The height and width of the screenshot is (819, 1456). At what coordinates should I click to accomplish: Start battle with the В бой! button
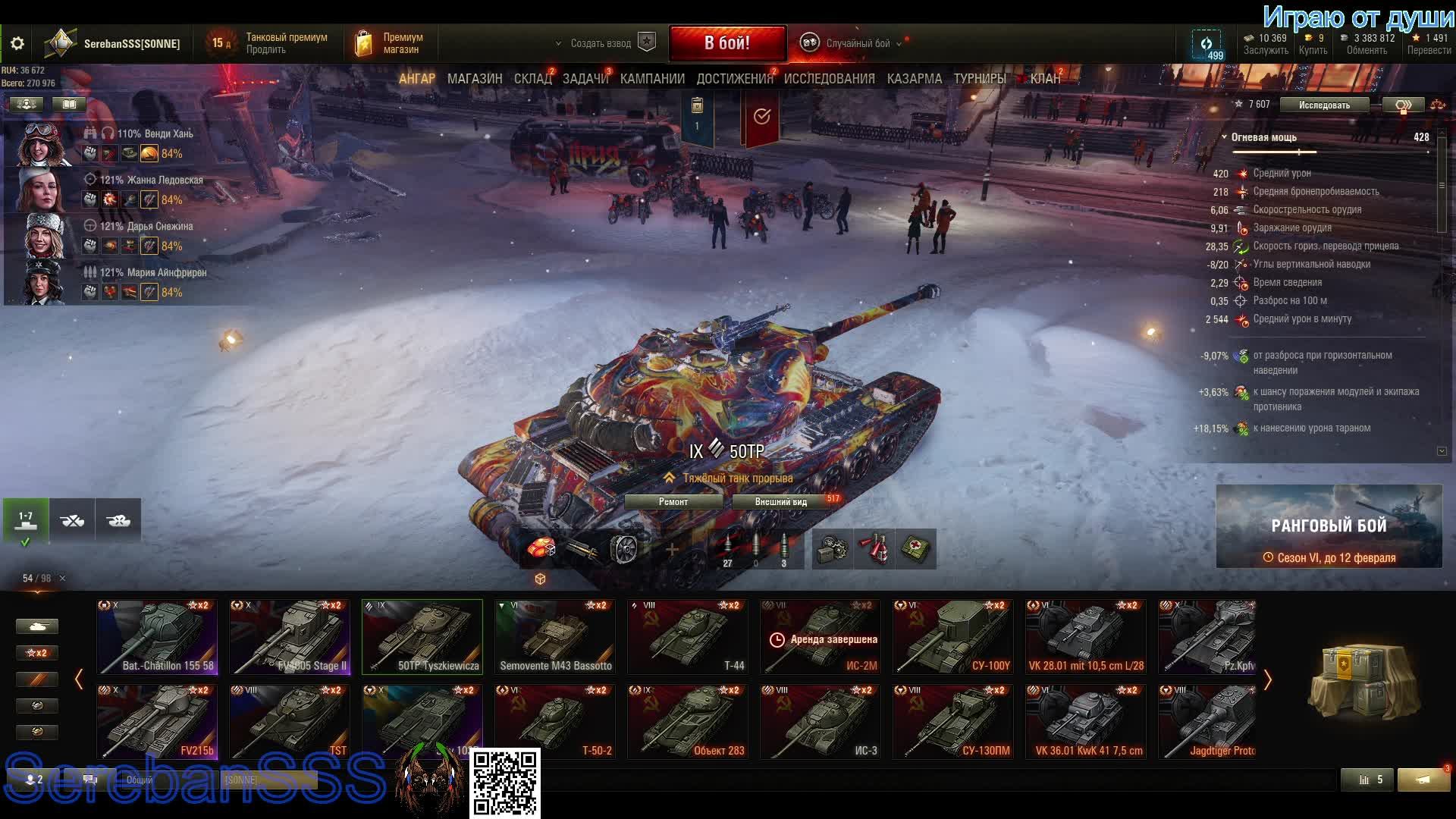pos(726,43)
